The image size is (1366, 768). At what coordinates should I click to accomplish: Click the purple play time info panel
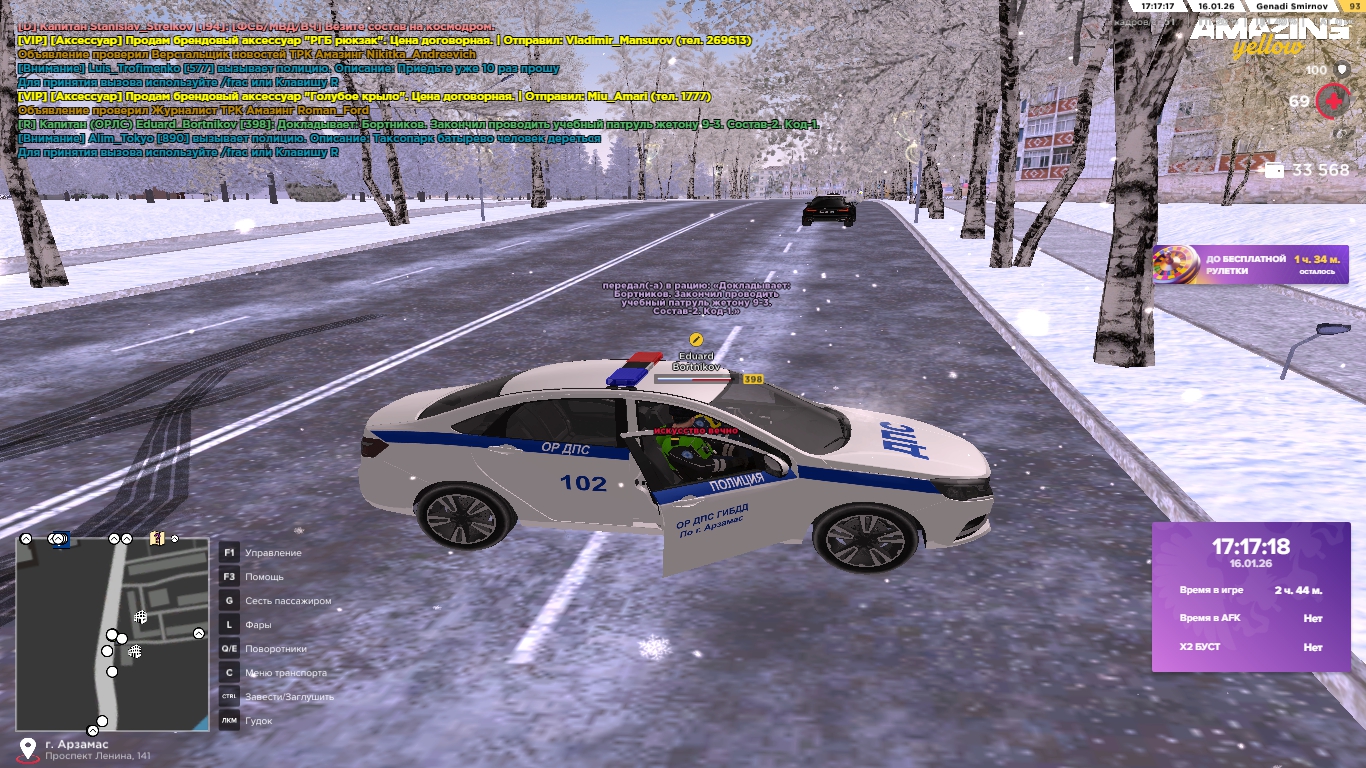[1251, 597]
